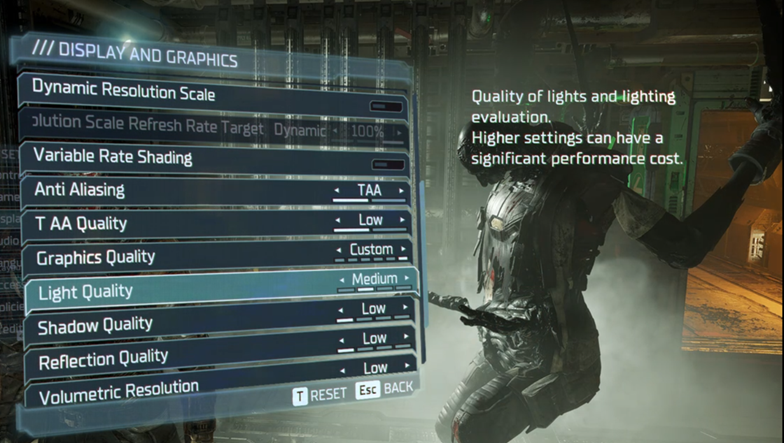This screenshot has height=443, width=784.
Task: Change Graphics Quality with its left arrow
Action: point(340,250)
